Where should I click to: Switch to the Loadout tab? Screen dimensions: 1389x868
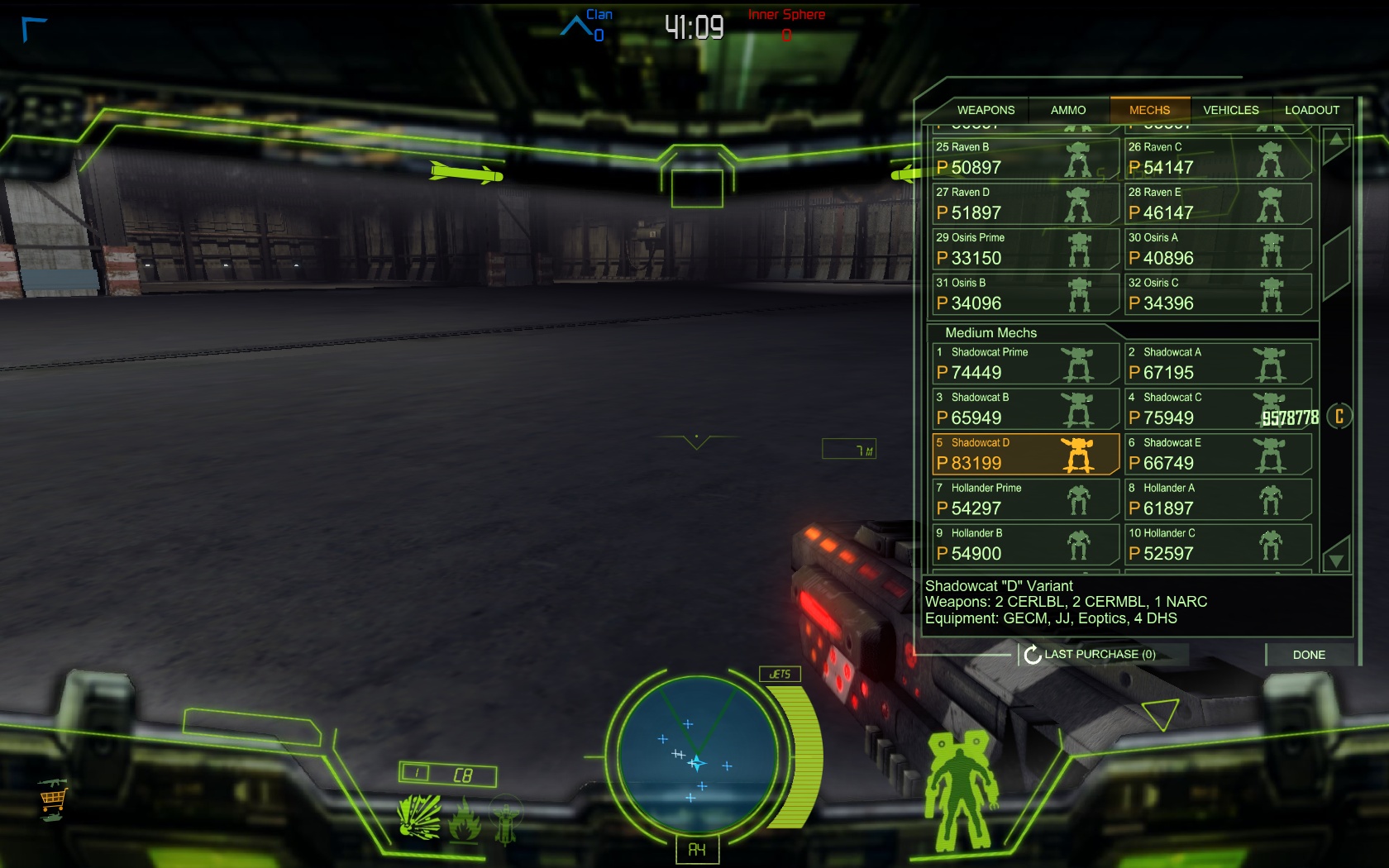(1311, 110)
